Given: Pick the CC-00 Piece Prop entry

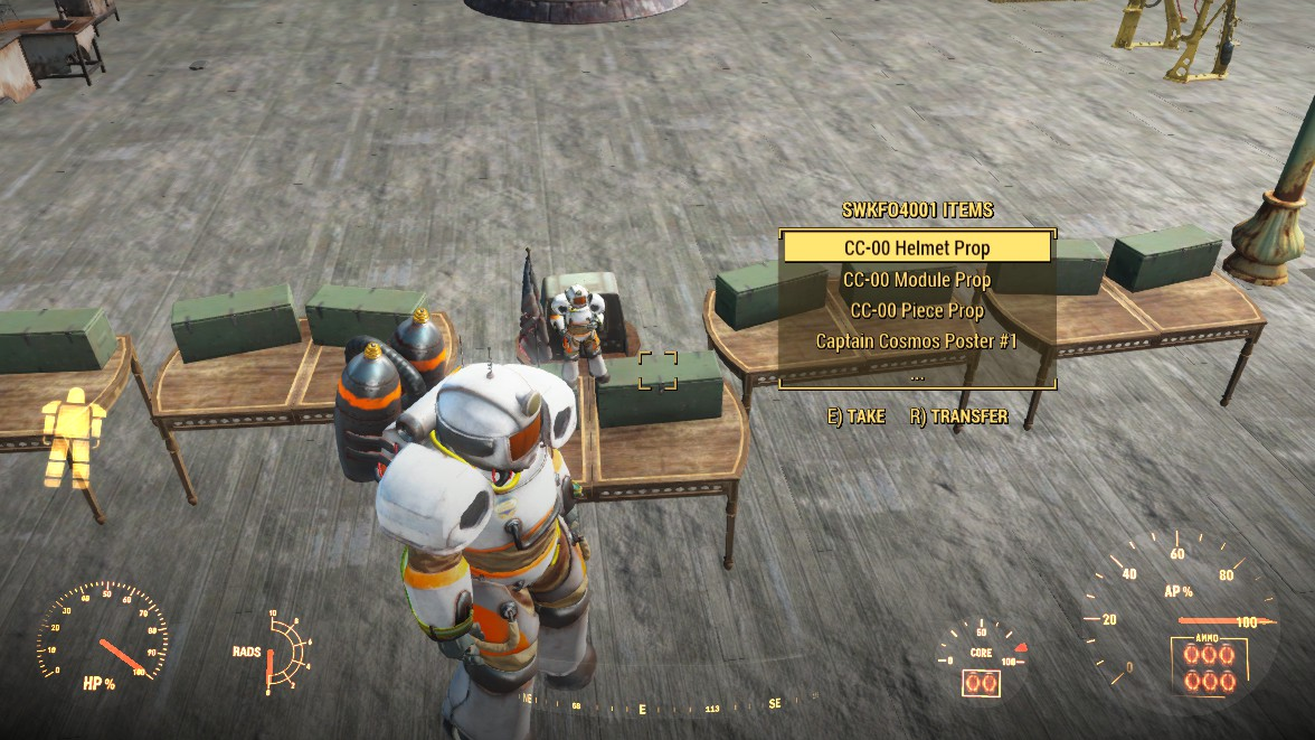Looking at the screenshot, I should click(917, 311).
